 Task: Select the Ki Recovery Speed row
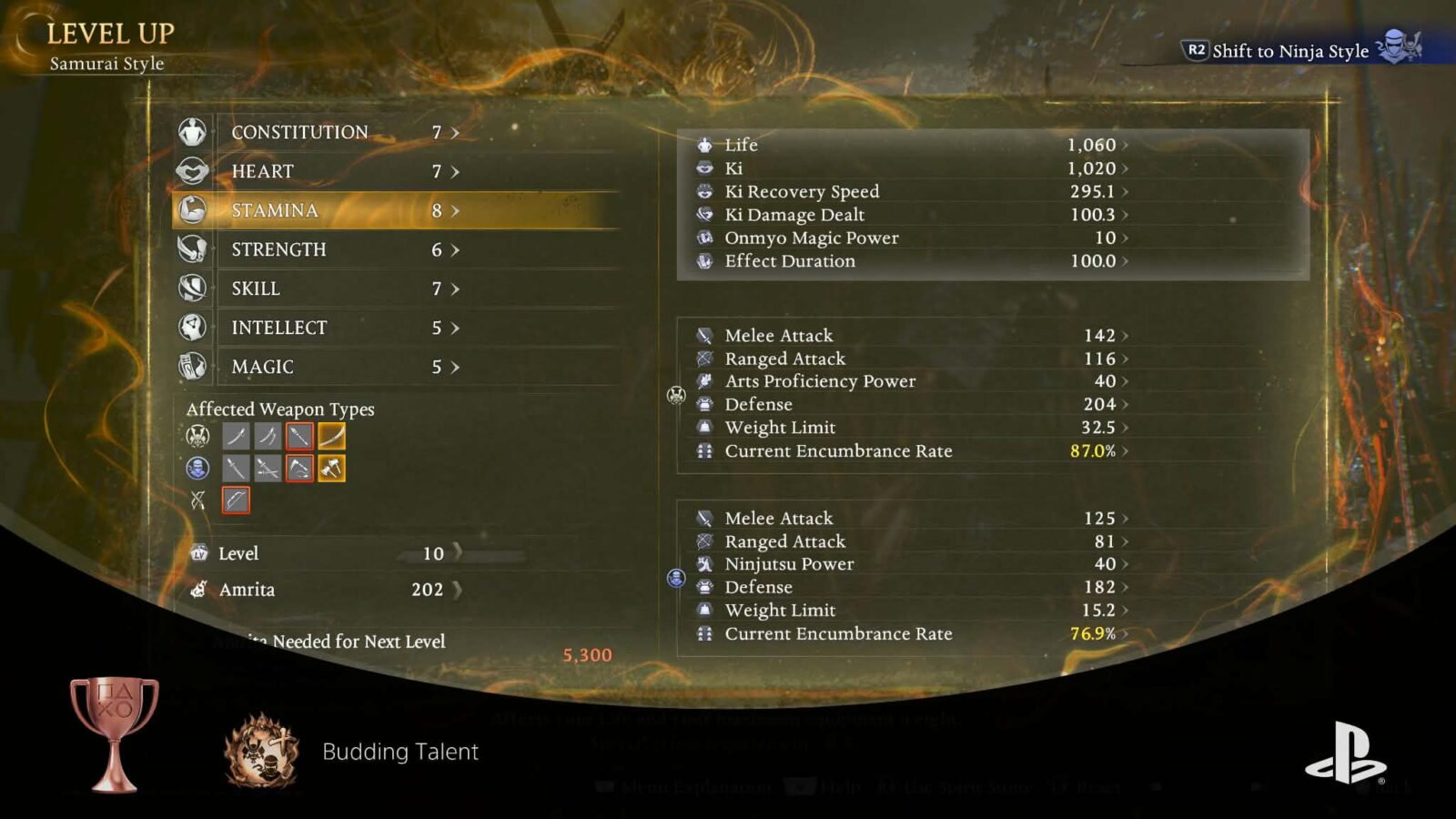click(910, 192)
